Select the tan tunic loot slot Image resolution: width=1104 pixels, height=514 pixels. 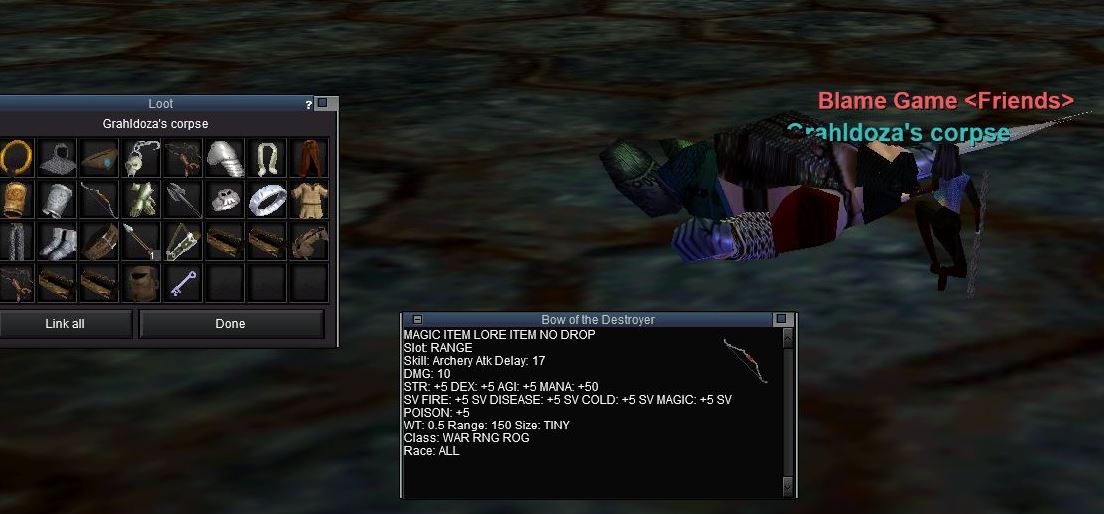point(309,199)
